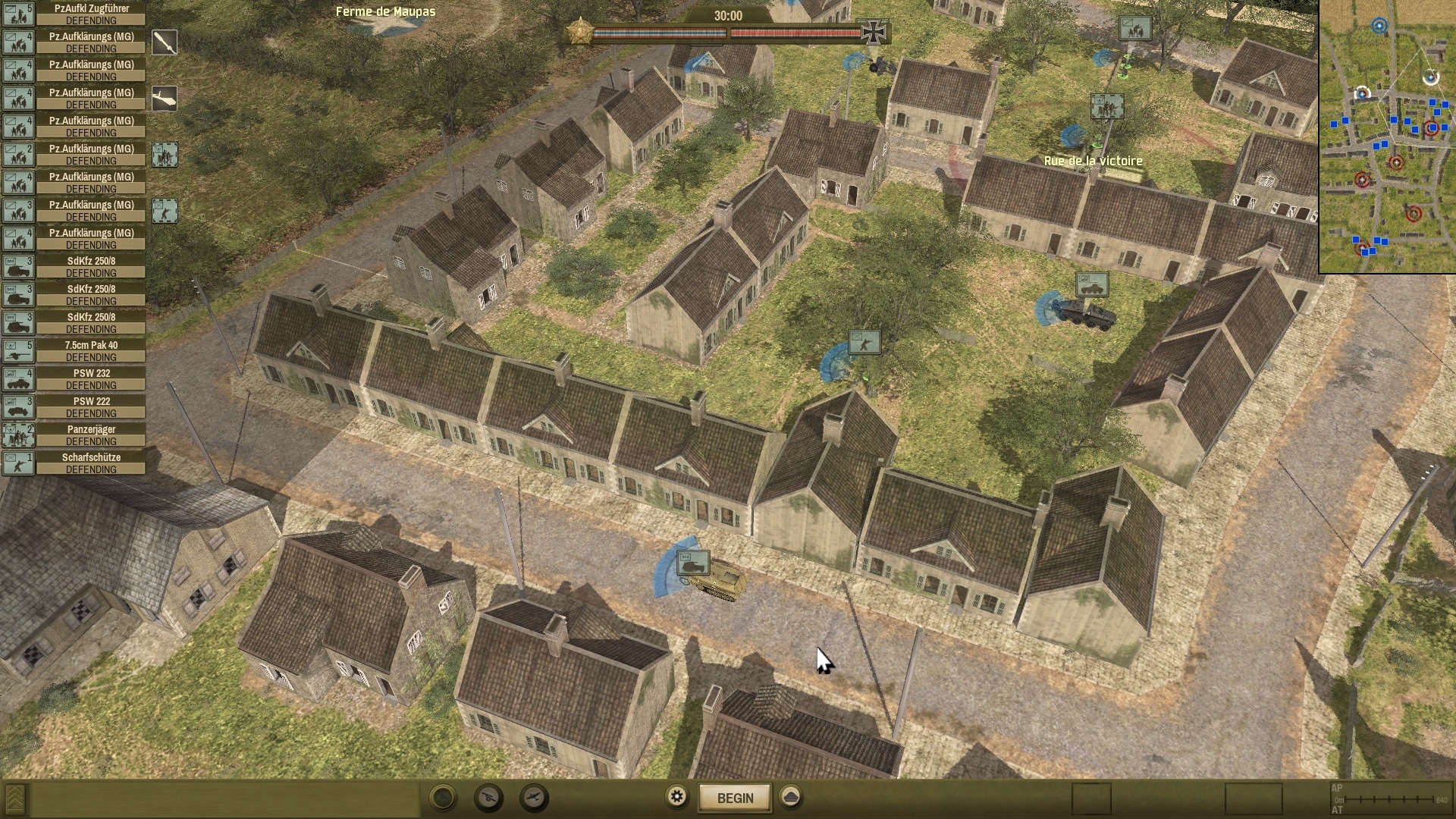Start the battle with the BEGIN button
Viewport: 1456px width, 819px height.
point(734,798)
